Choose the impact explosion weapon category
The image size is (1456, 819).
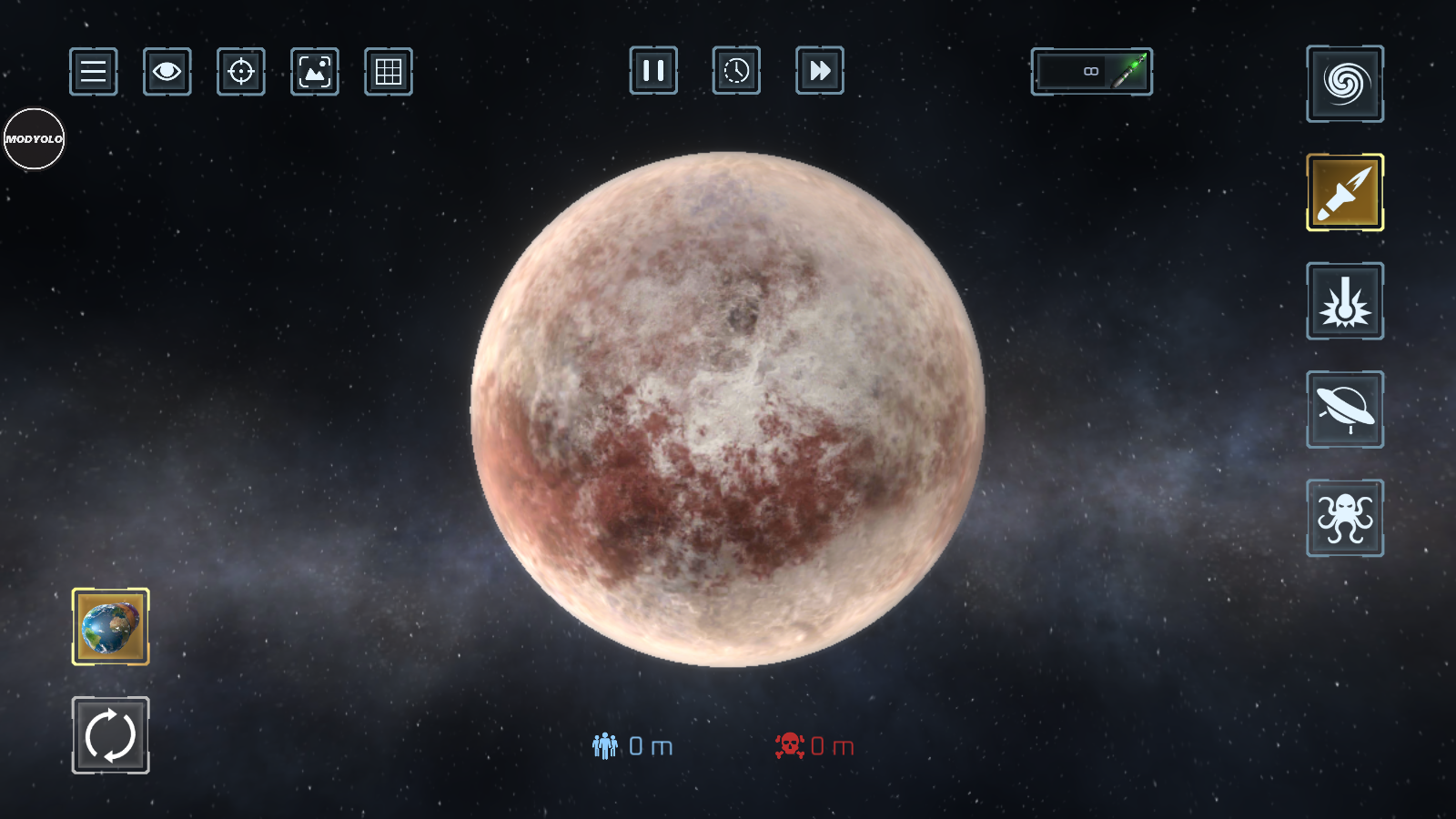tap(1345, 301)
